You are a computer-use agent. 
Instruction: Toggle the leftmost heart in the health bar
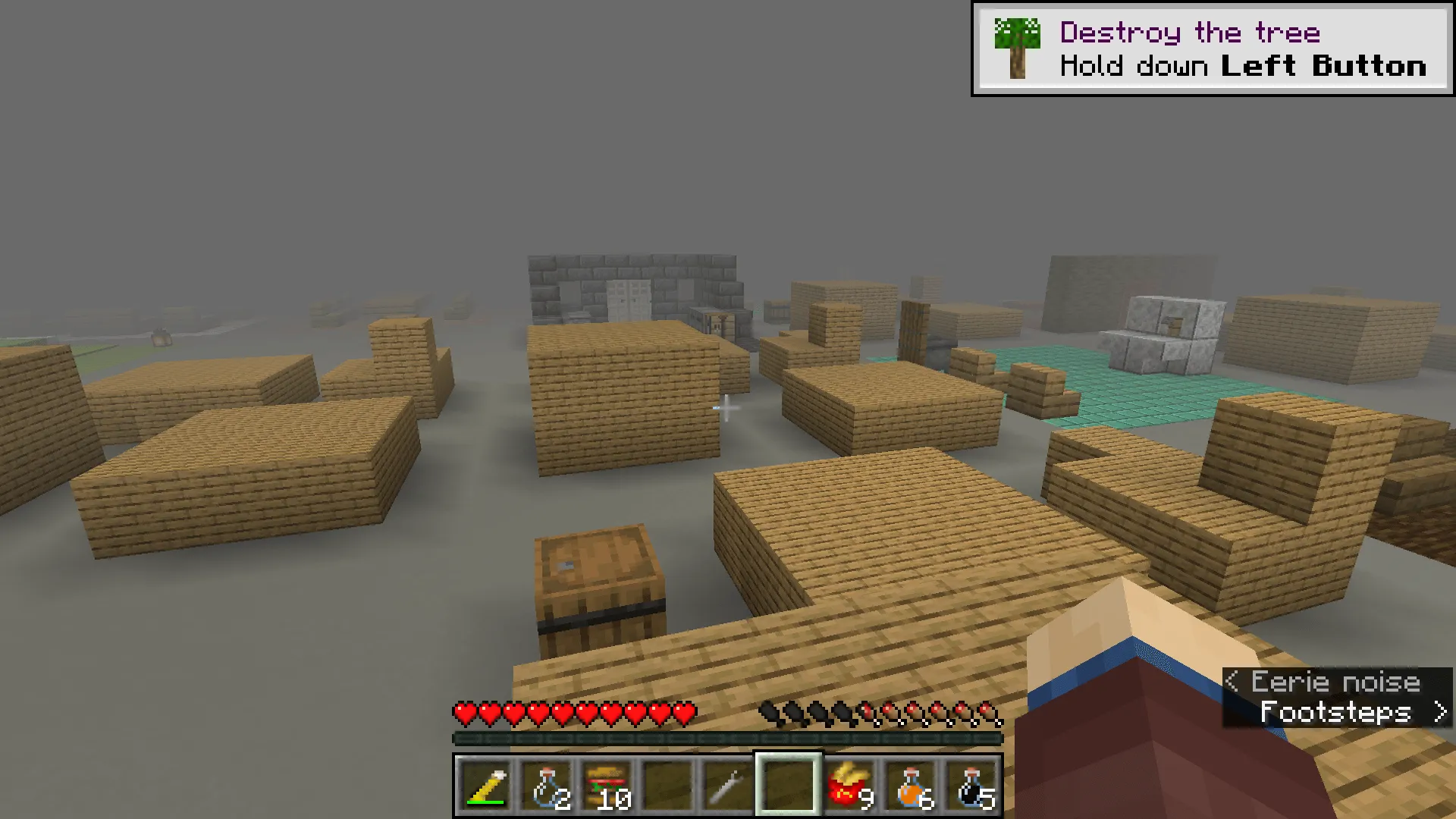point(463,713)
